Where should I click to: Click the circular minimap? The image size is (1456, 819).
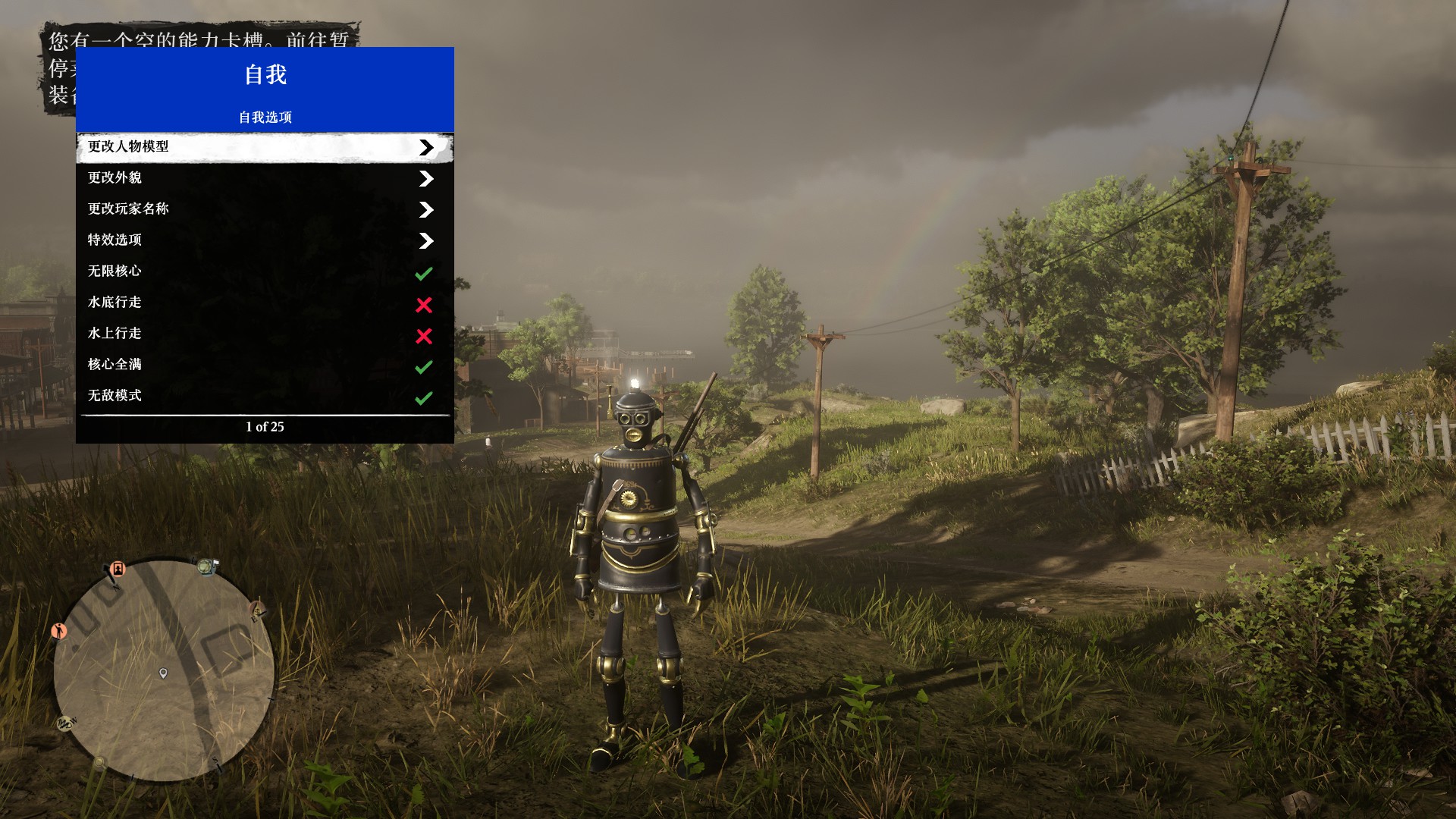163,671
